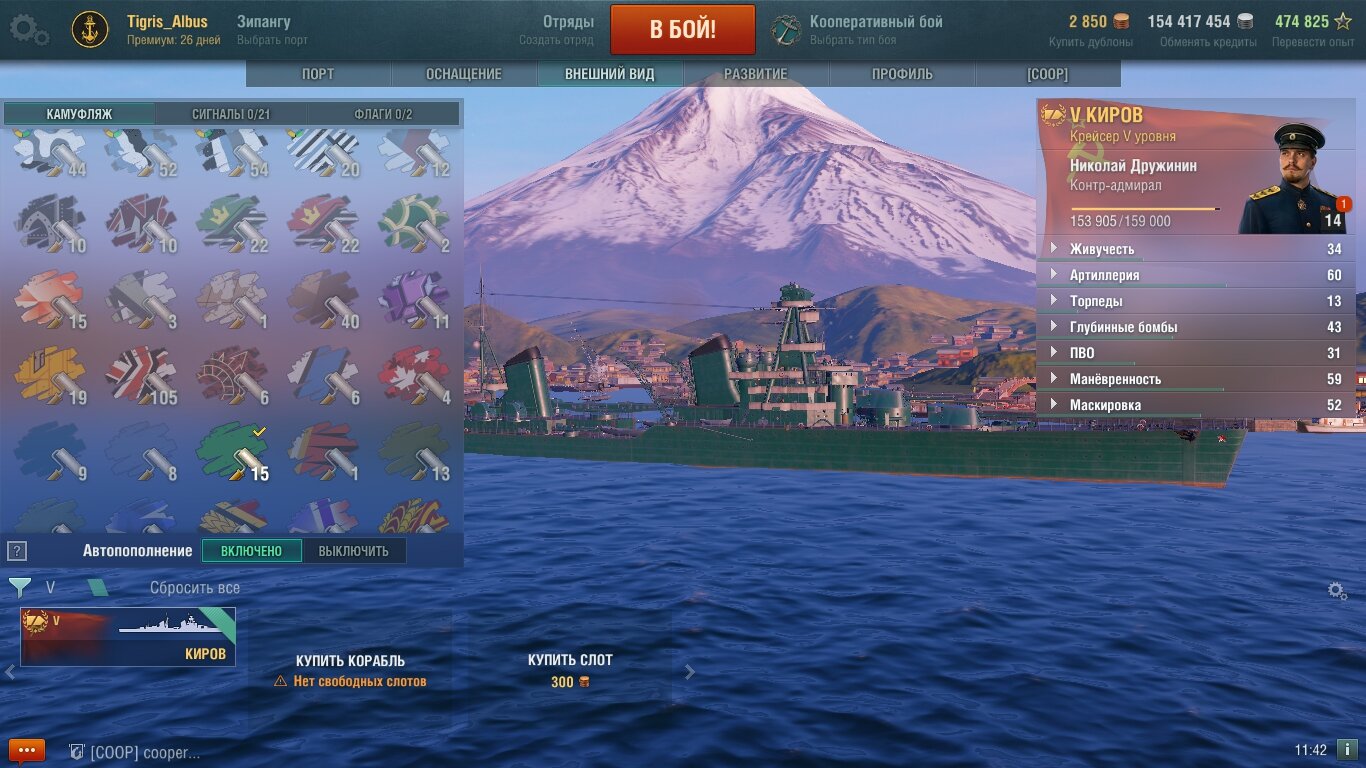Screen dimensions: 1366x768
Task: Show the ФЛАГИ 0/2 tab
Action: pos(383,114)
